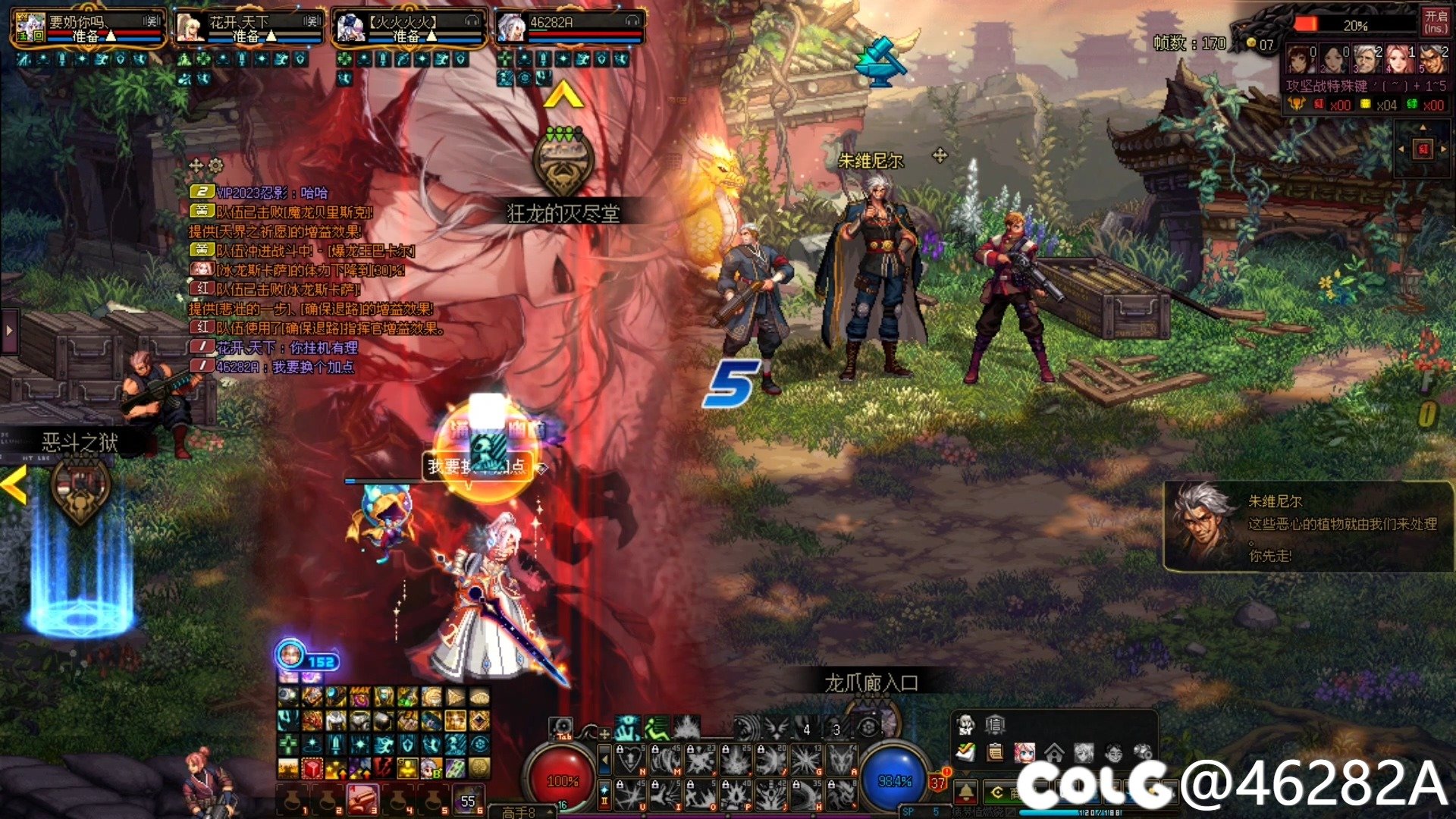Click the Tab skill swap icon

pyautogui.click(x=561, y=728)
